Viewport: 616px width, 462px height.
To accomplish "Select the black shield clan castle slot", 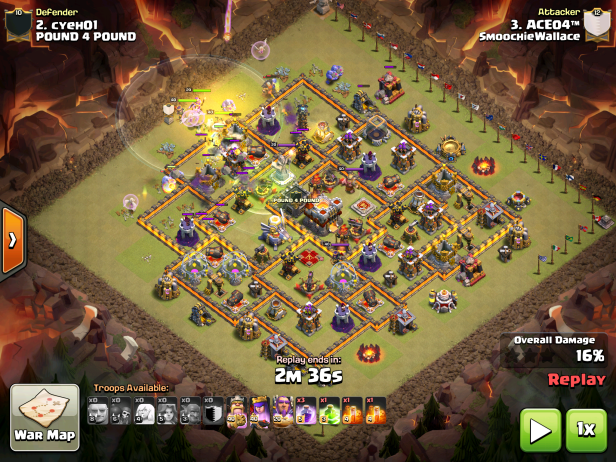I will click(214, 412).
